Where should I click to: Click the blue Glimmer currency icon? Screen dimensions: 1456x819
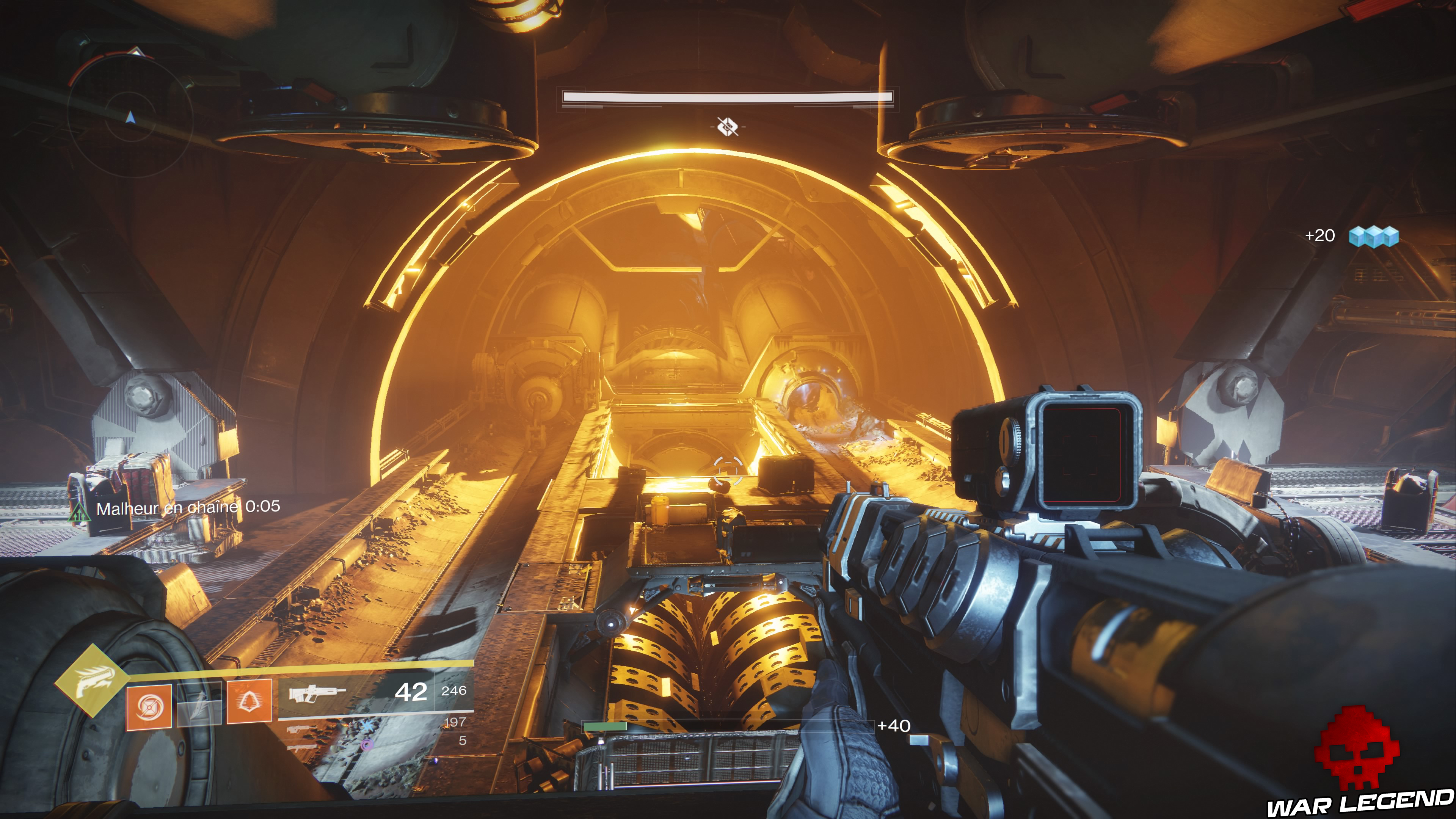[1374, 237]
